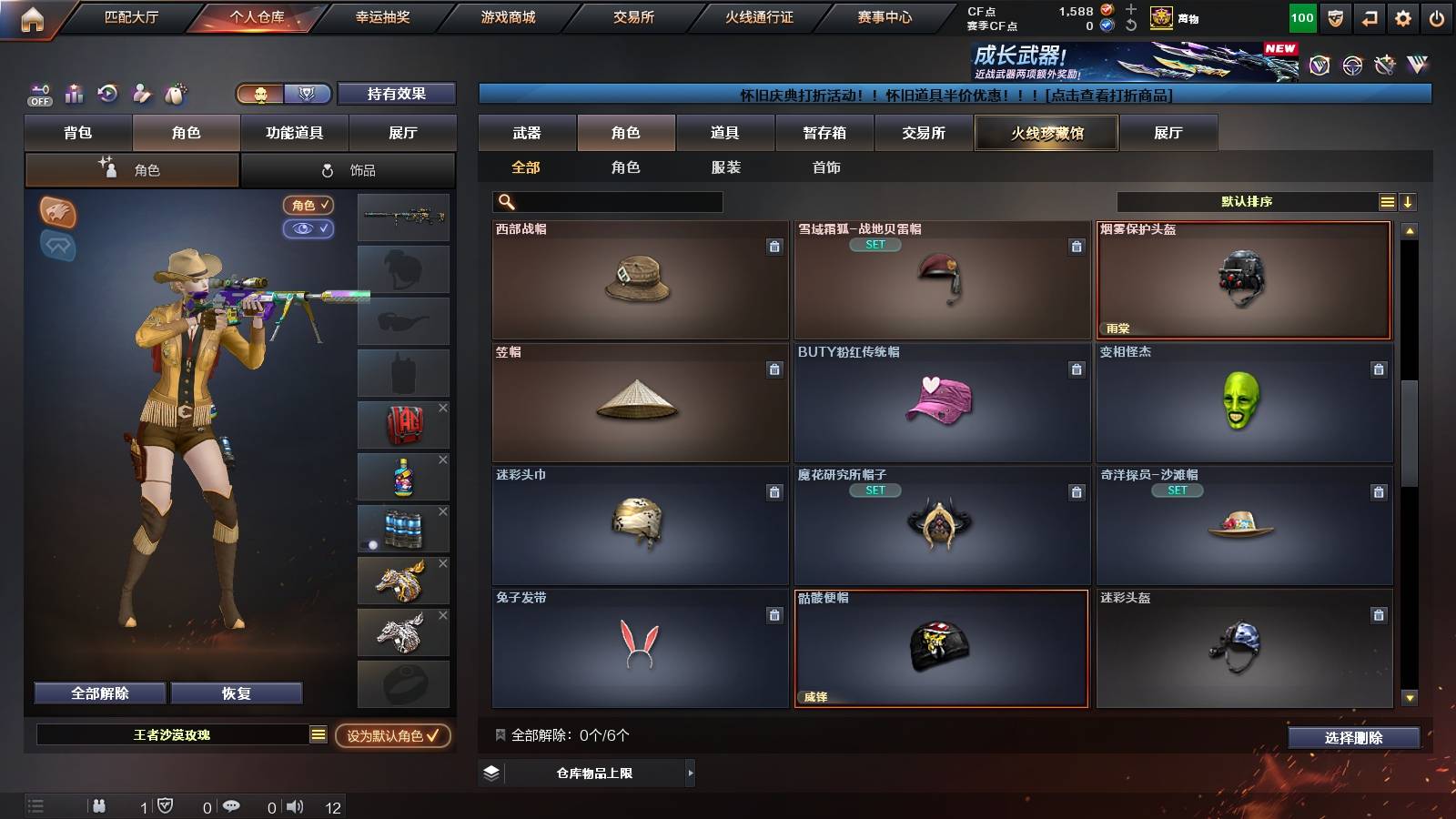Toggle the eye visibility switch below 角色✓
The width and height of the screenshot is (1456, 819).
pyautogui.click(x=308, y=229)
